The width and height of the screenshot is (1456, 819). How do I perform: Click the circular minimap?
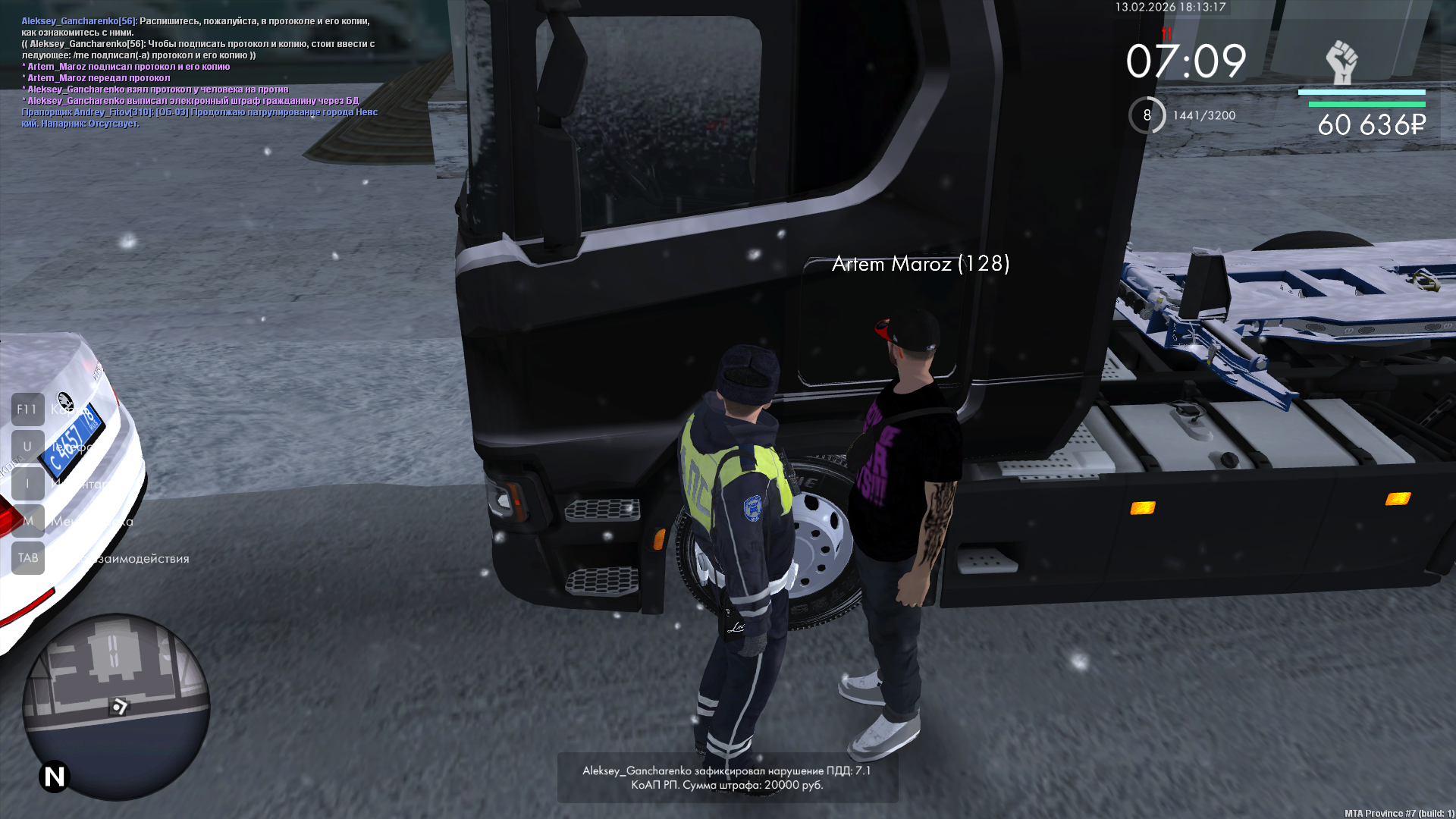(x=116, y=705)
